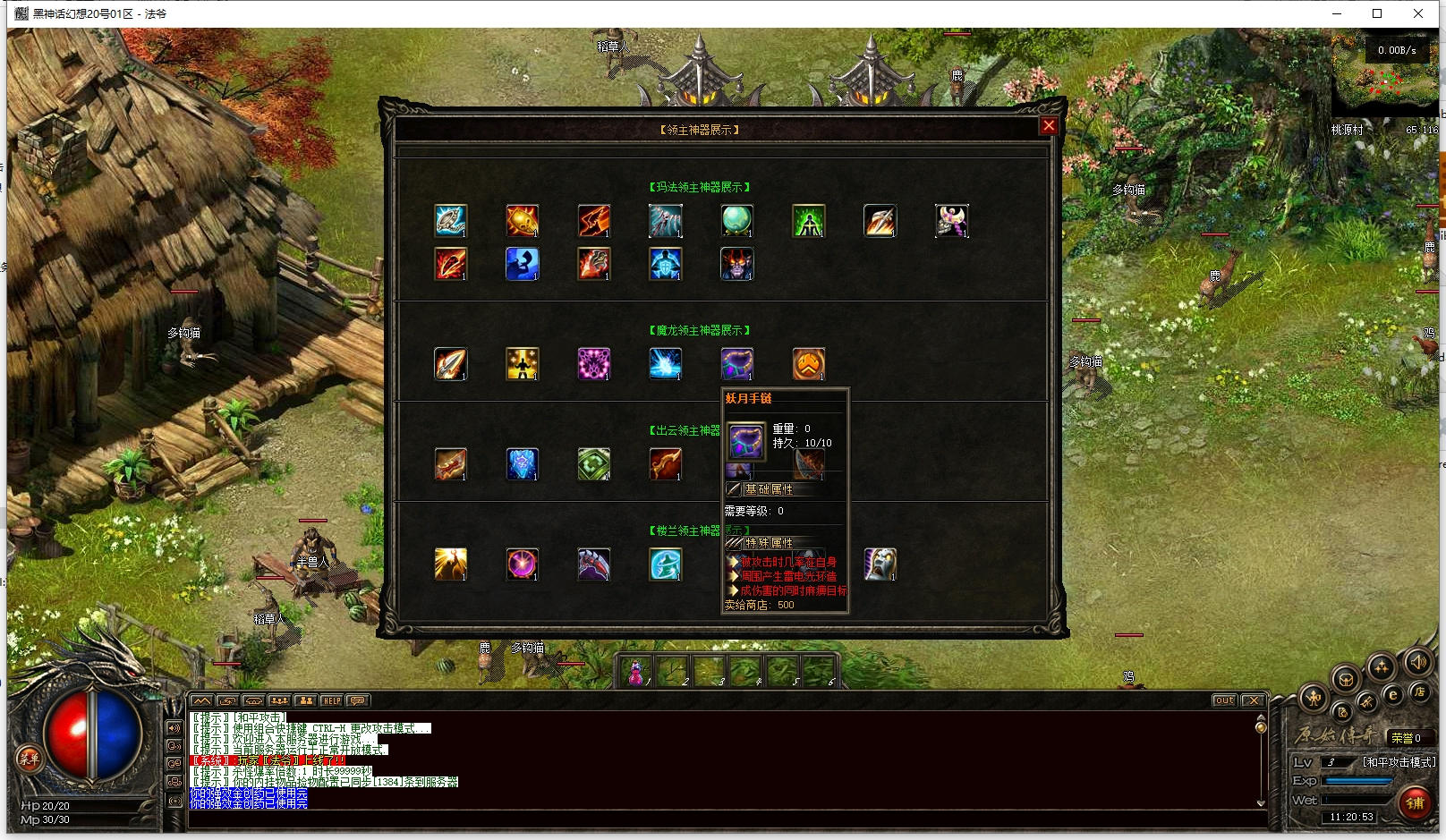The height and width of the screenshot is (840, 1446).
Task: Select the teal wizard hat artifact
Action: coord(665,564)
